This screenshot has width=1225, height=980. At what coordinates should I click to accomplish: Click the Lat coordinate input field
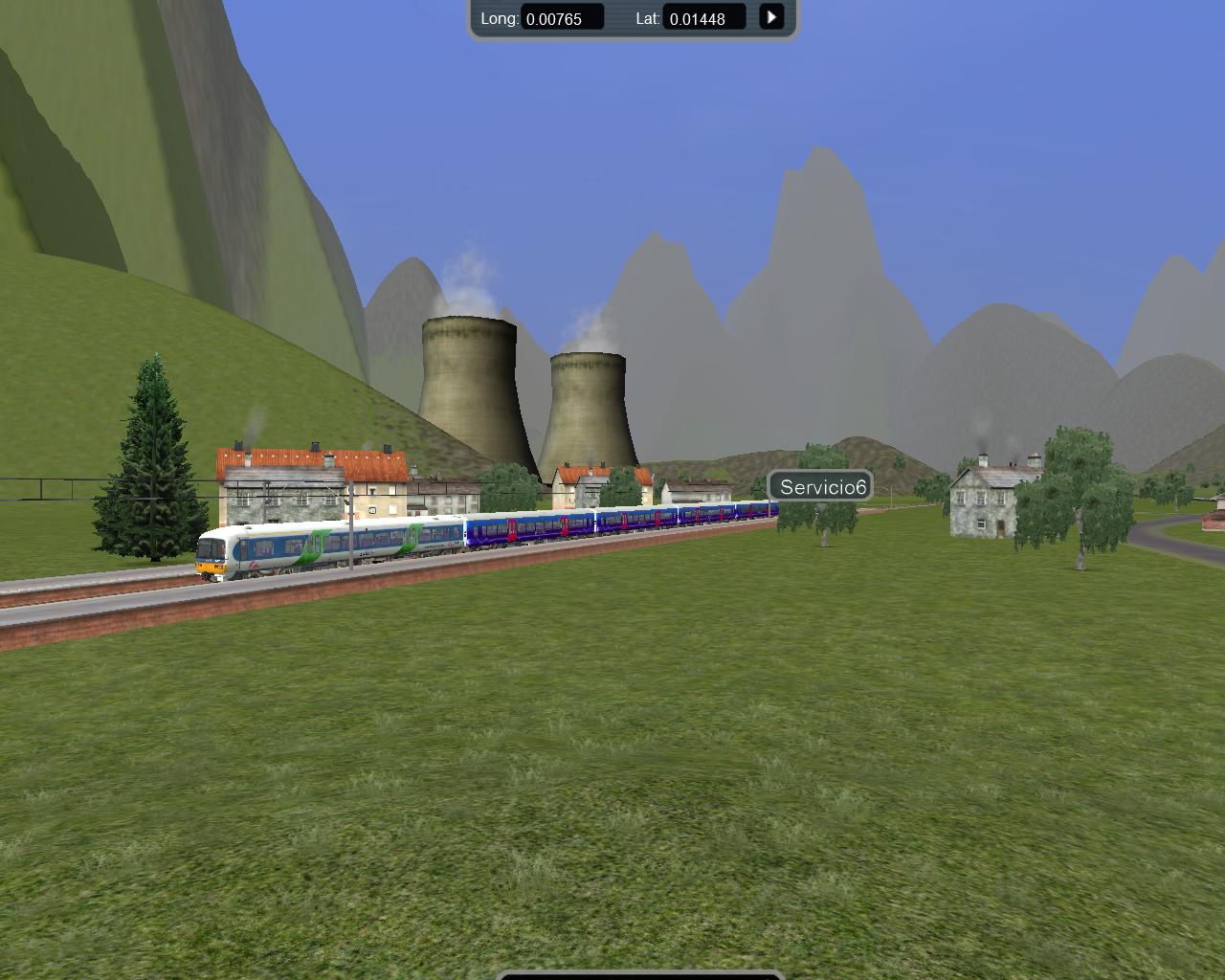pos(703,18)
